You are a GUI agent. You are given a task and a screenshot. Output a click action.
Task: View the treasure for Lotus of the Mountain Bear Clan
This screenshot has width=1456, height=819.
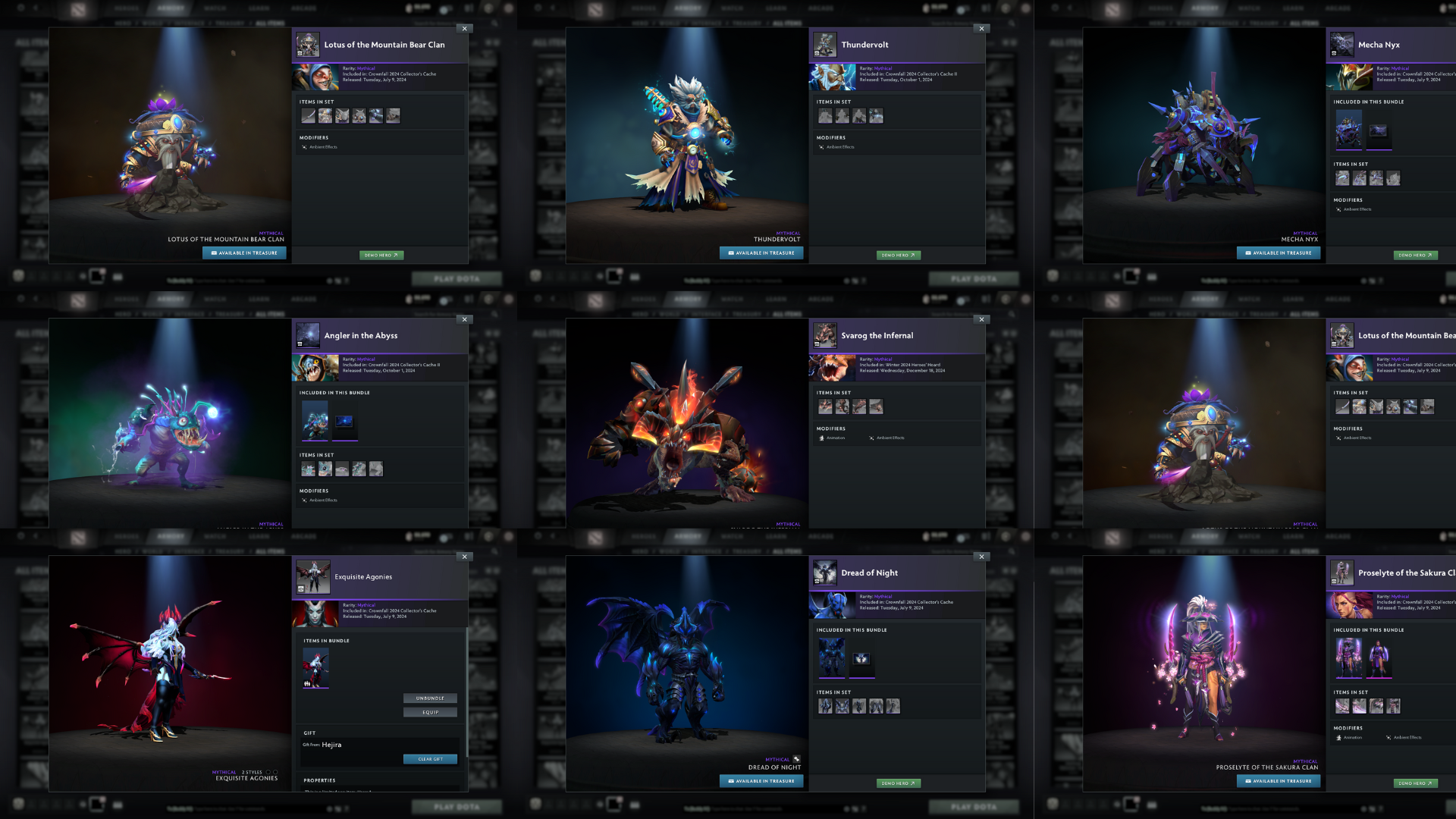click(244, 253)
